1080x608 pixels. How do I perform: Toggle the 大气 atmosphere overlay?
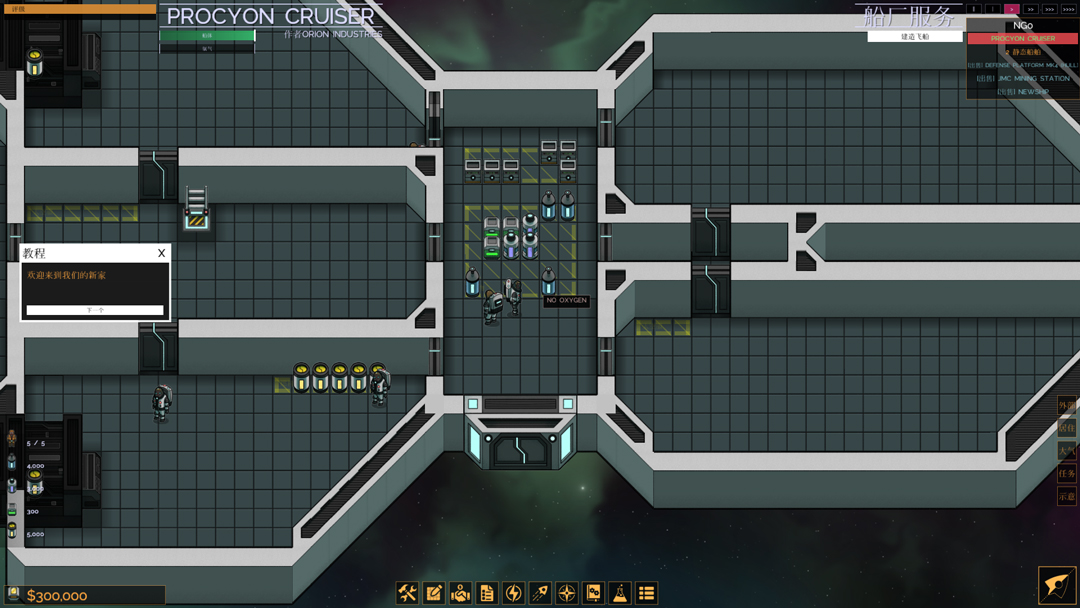(1067, 451)
